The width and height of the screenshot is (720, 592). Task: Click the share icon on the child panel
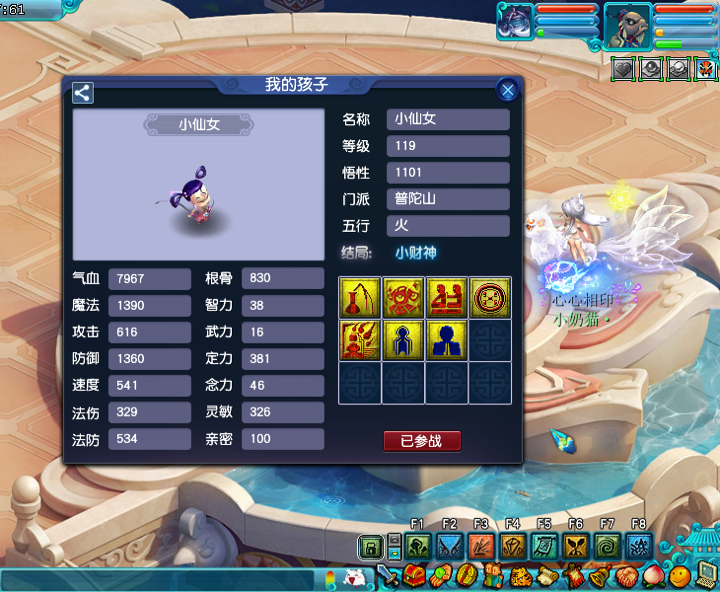83,93
